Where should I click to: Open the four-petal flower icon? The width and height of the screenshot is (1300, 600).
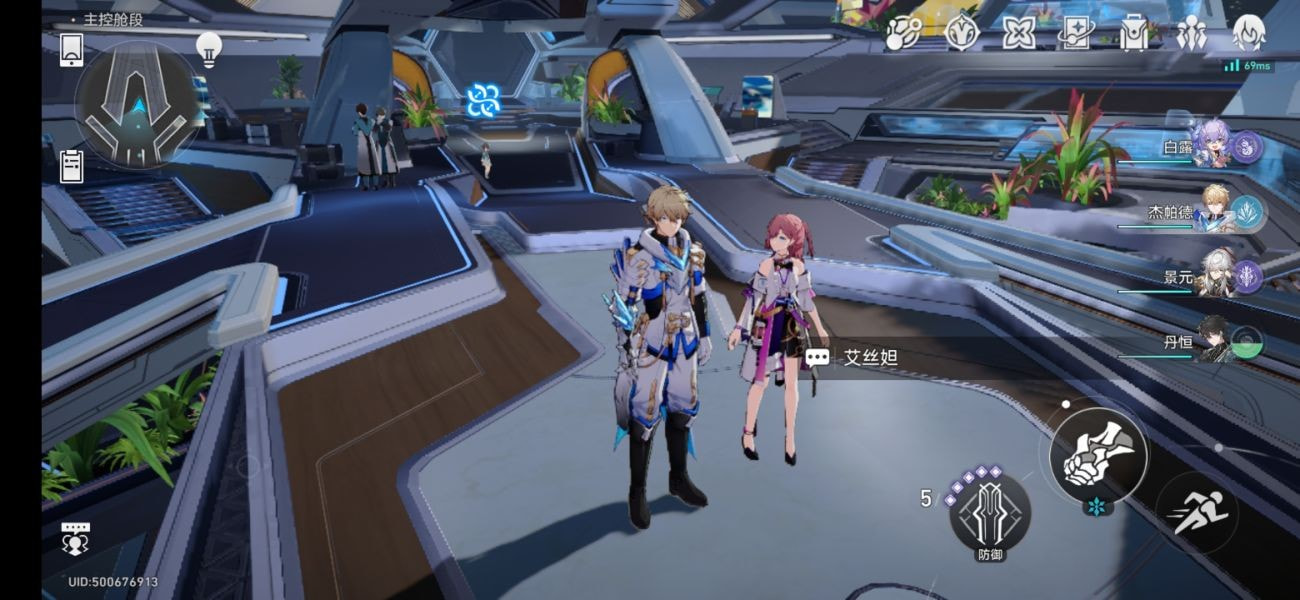pos(1019,33)
